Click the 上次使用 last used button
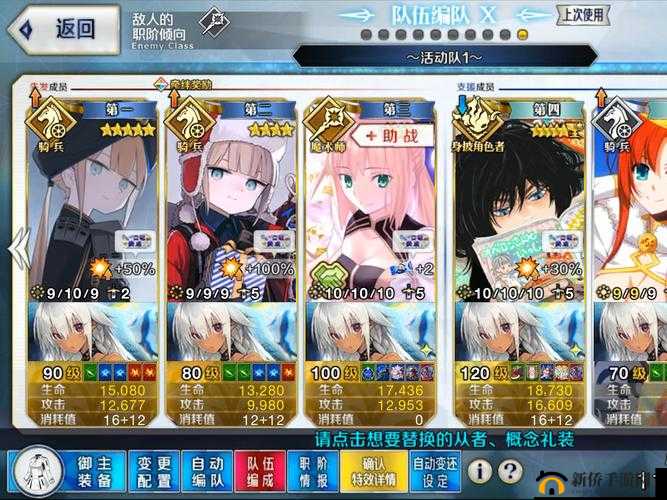 coord(582,15)
